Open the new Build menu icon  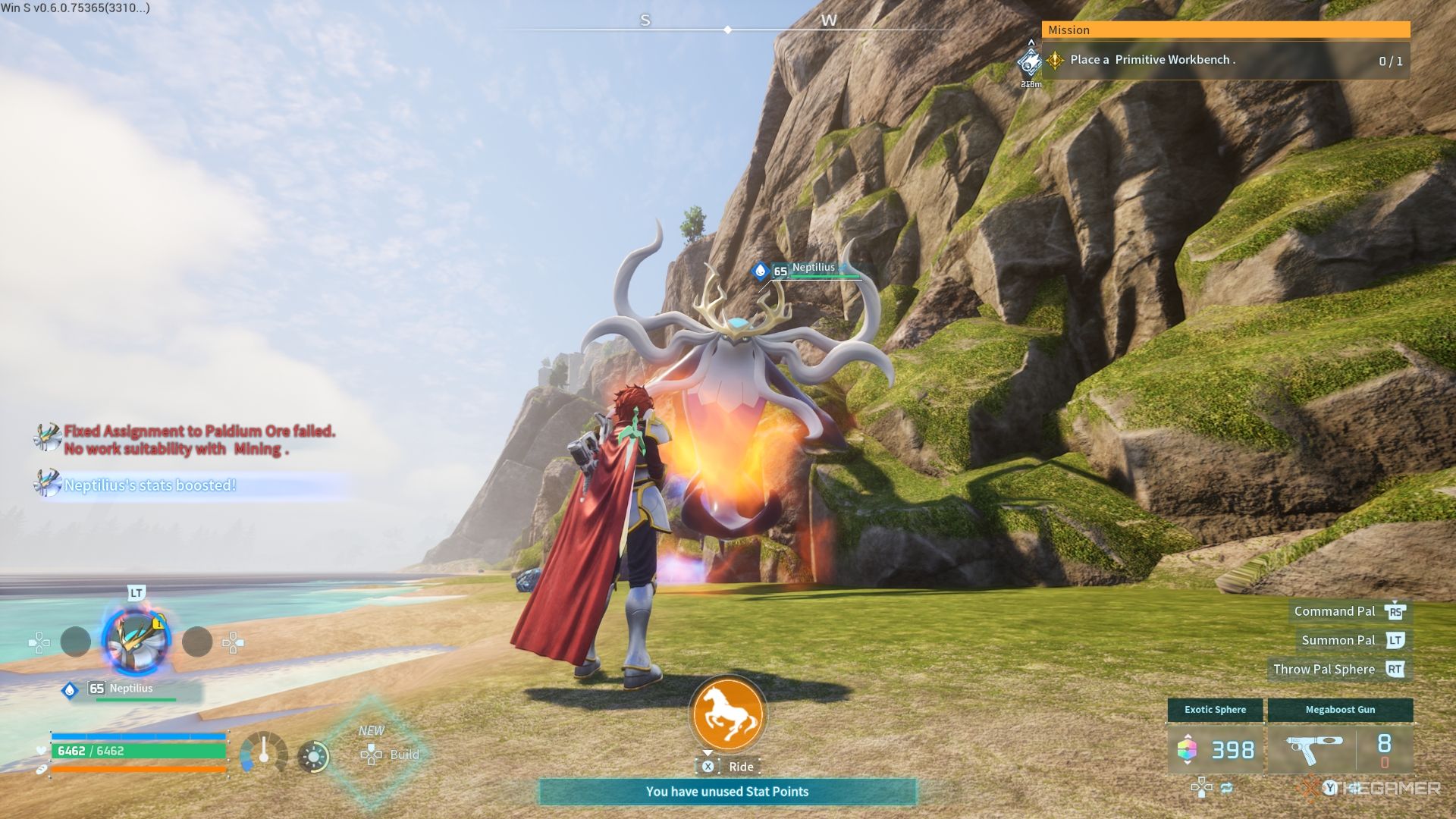coord(372,754)
